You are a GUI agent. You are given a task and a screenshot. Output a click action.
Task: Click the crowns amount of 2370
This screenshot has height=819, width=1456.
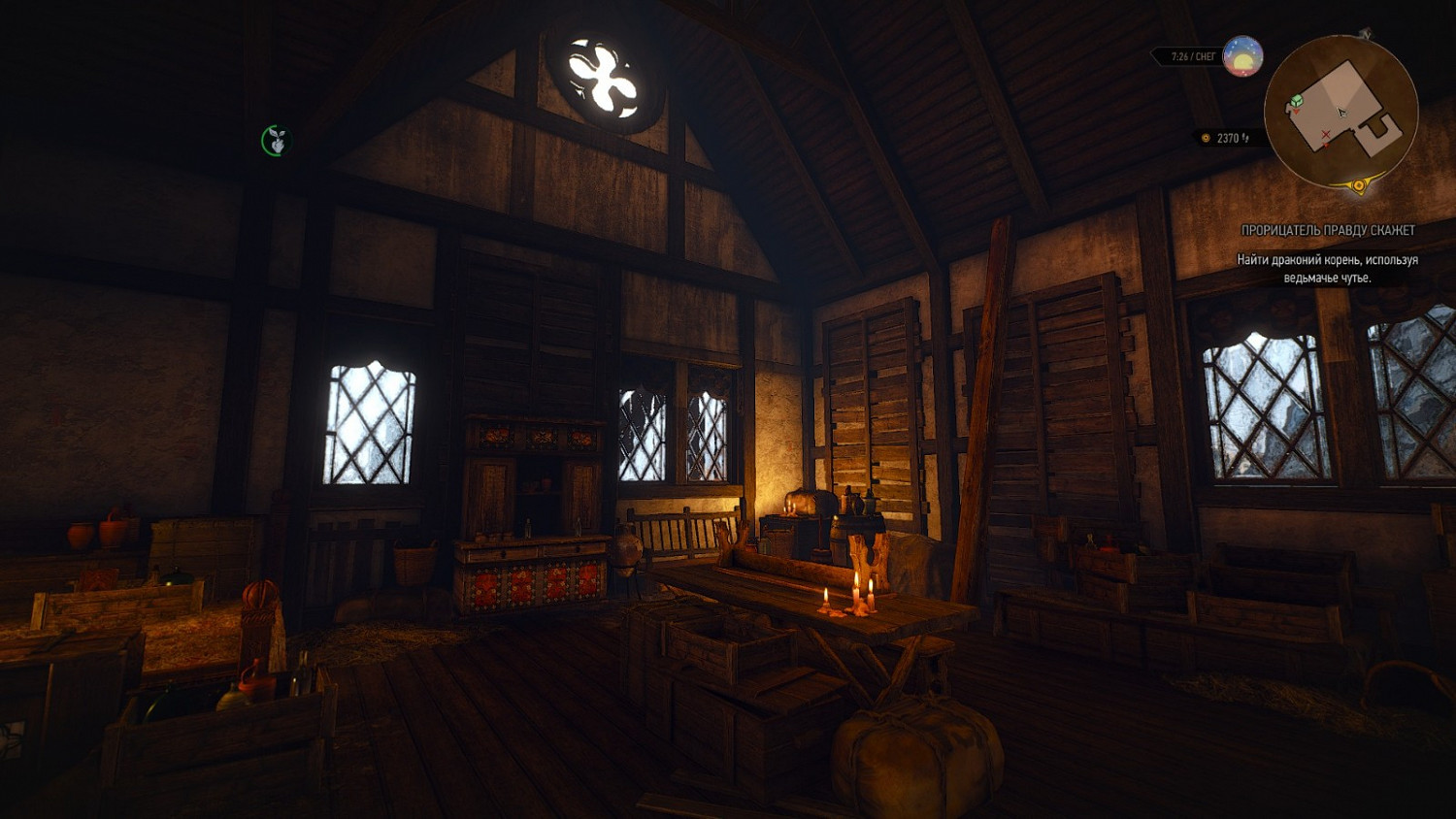[1230, 138]
